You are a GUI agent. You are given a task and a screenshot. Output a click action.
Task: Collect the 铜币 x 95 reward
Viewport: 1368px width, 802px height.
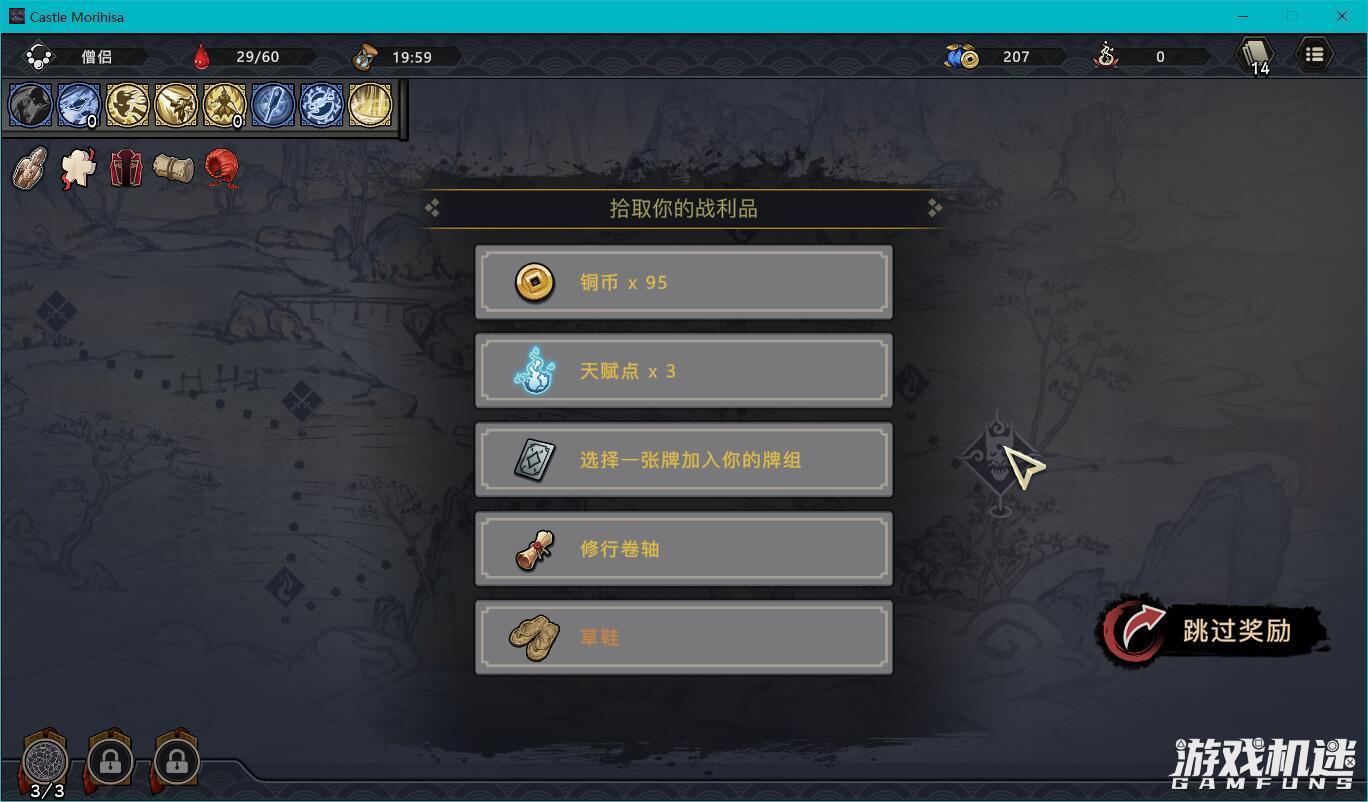[683, 282]
